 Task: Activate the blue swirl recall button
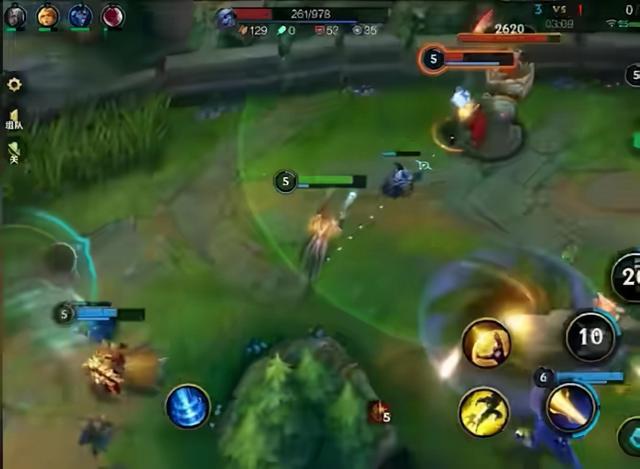pyautogui.click(x=188, y=406)
